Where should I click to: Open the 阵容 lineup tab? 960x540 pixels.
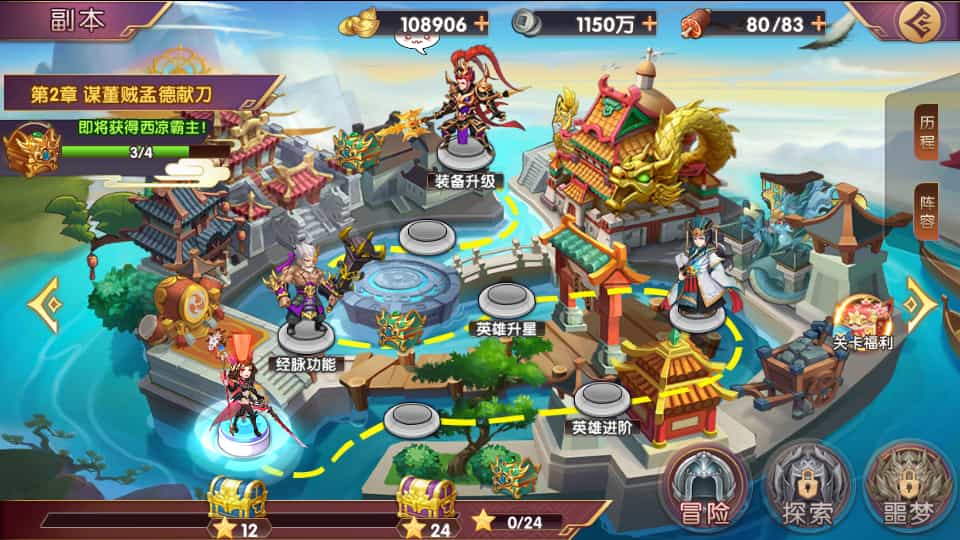pyautogui.click(x=927, y=212)
